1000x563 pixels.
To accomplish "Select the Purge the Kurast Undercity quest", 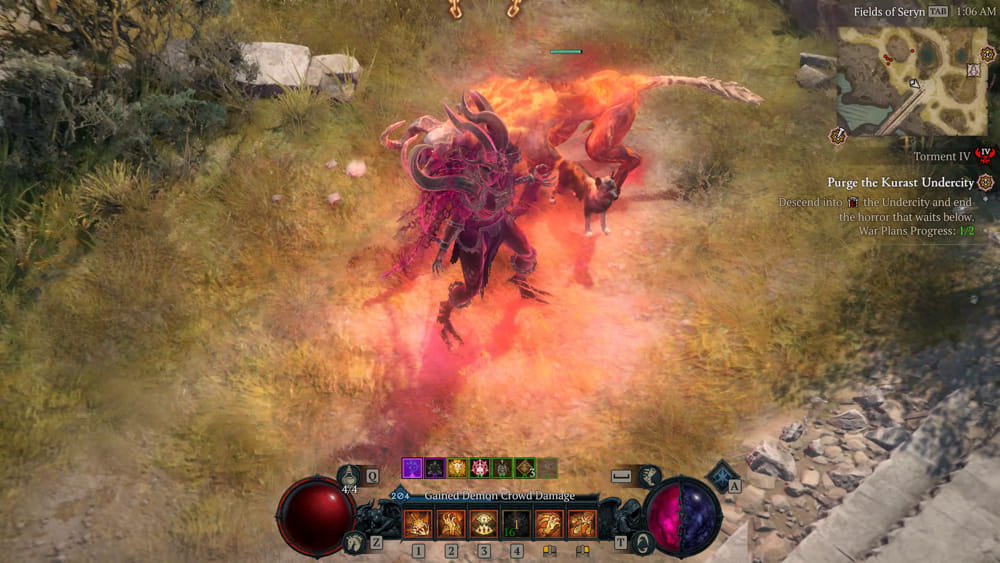I will pyautogui.click(x=900, y=183).
